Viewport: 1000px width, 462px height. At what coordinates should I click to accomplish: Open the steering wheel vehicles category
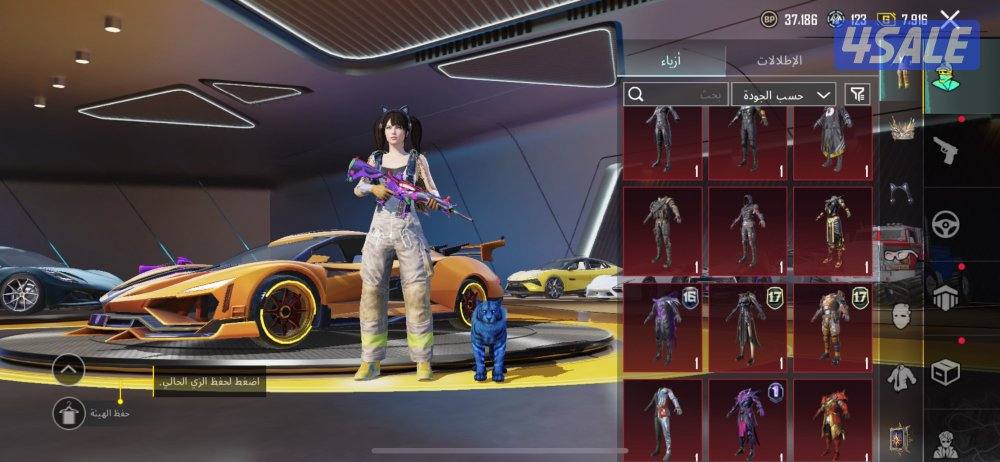click(x=945, y=224)
